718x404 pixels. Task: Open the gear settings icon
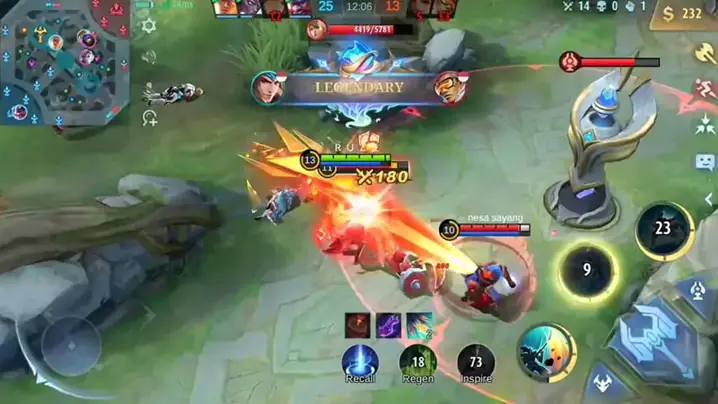(149, 26)
